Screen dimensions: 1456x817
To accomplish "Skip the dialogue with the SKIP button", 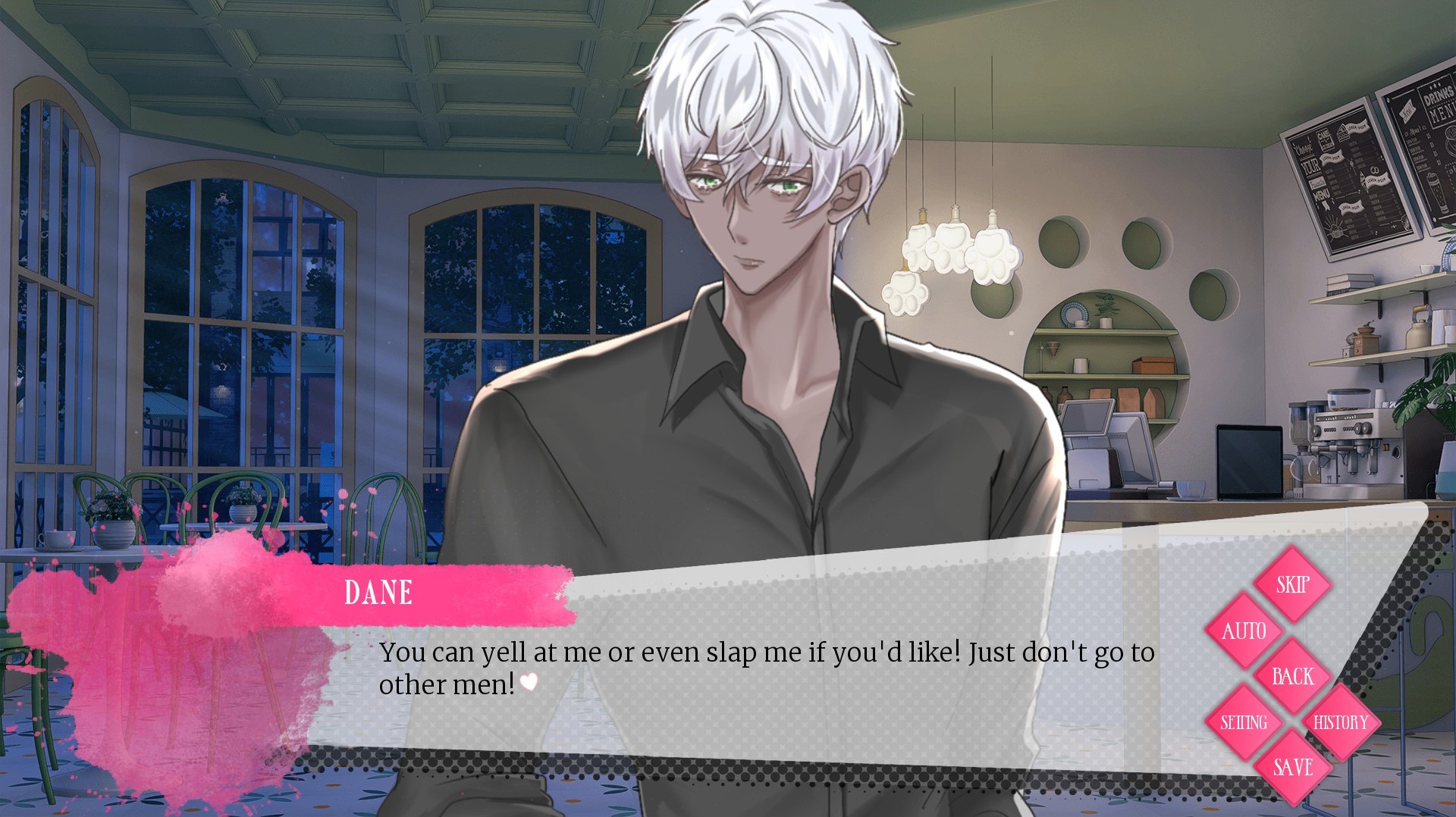I will pyautogui.click(x=1292, y=584).
